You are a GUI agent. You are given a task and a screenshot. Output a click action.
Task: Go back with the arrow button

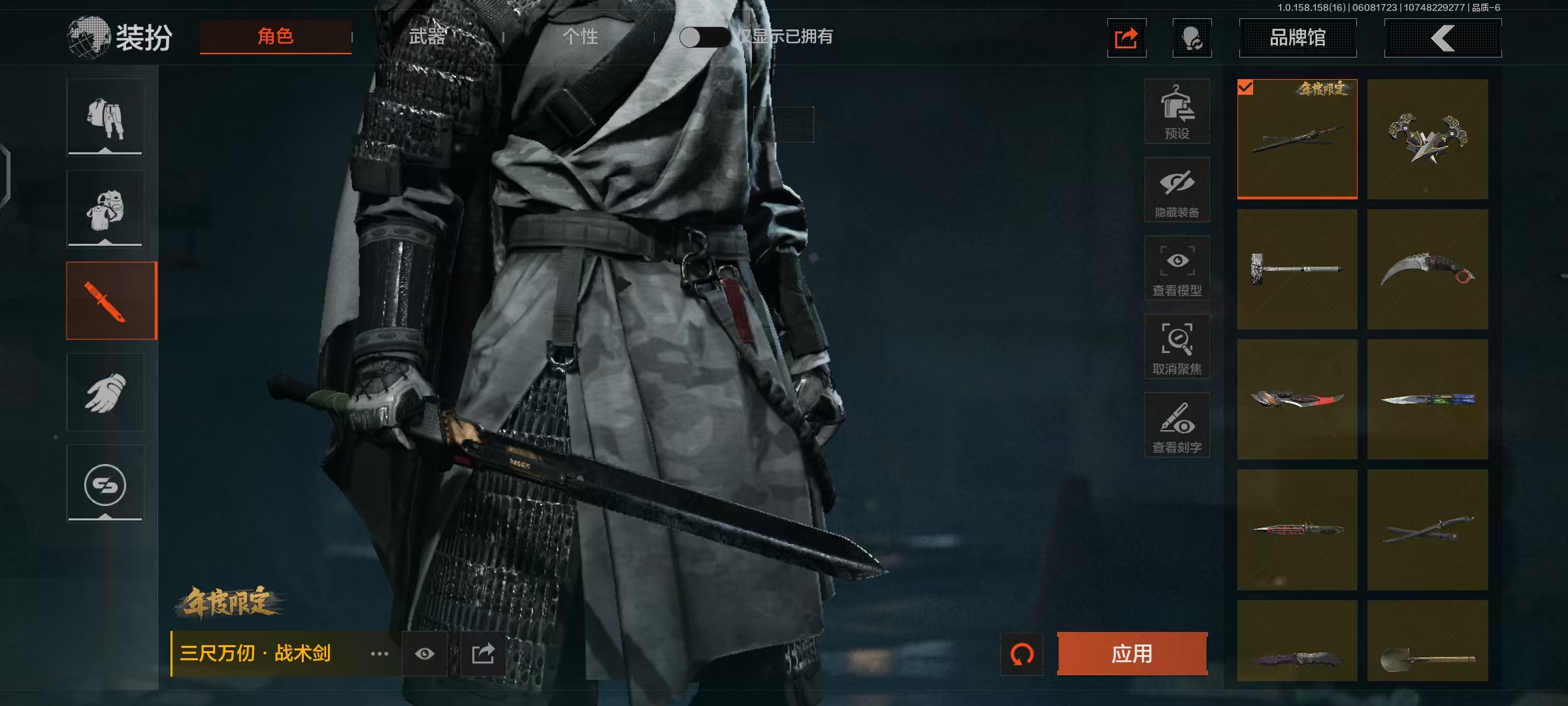point(1443,38)
